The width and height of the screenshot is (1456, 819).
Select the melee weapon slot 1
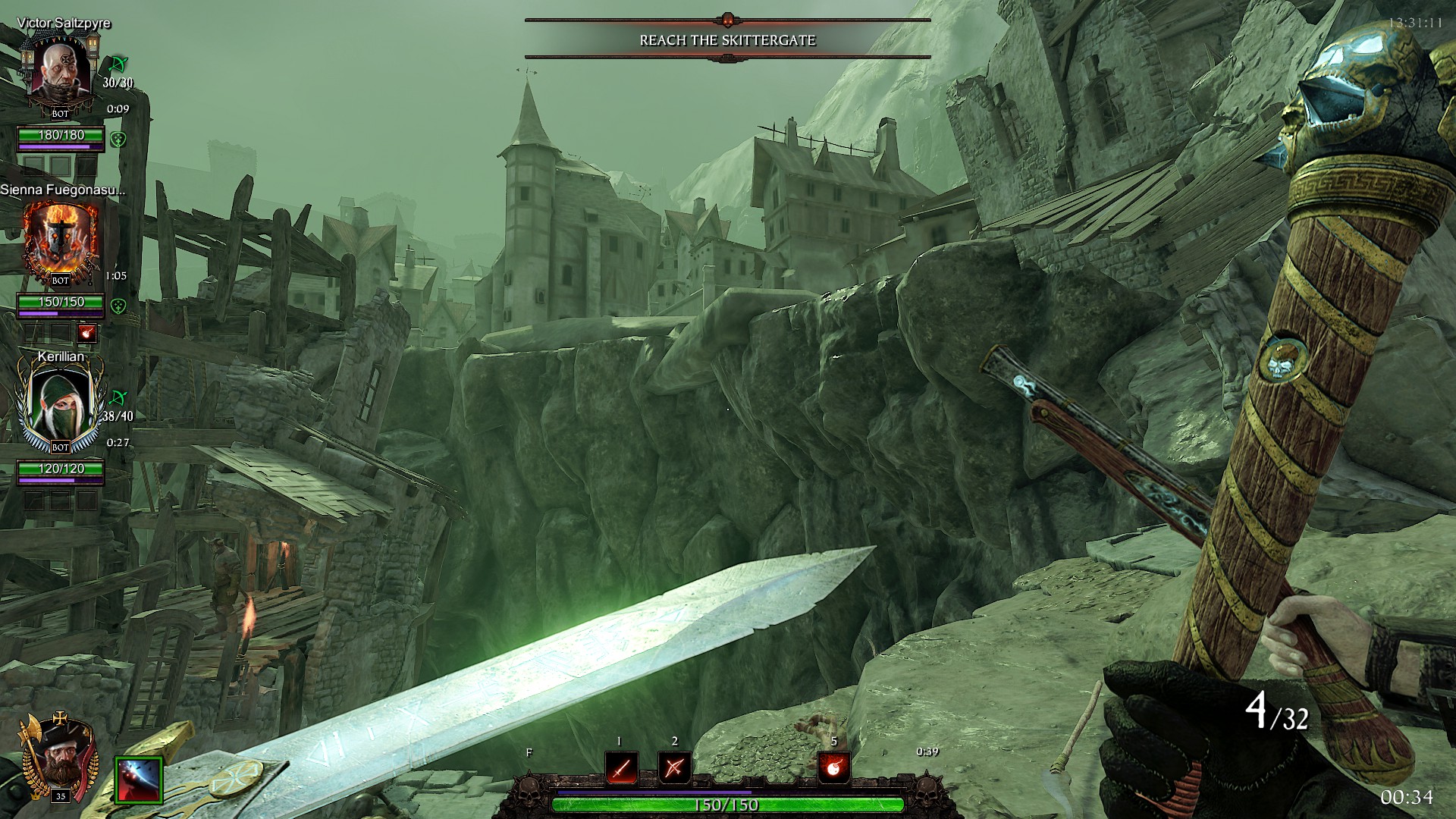click(x=621, y=768)
